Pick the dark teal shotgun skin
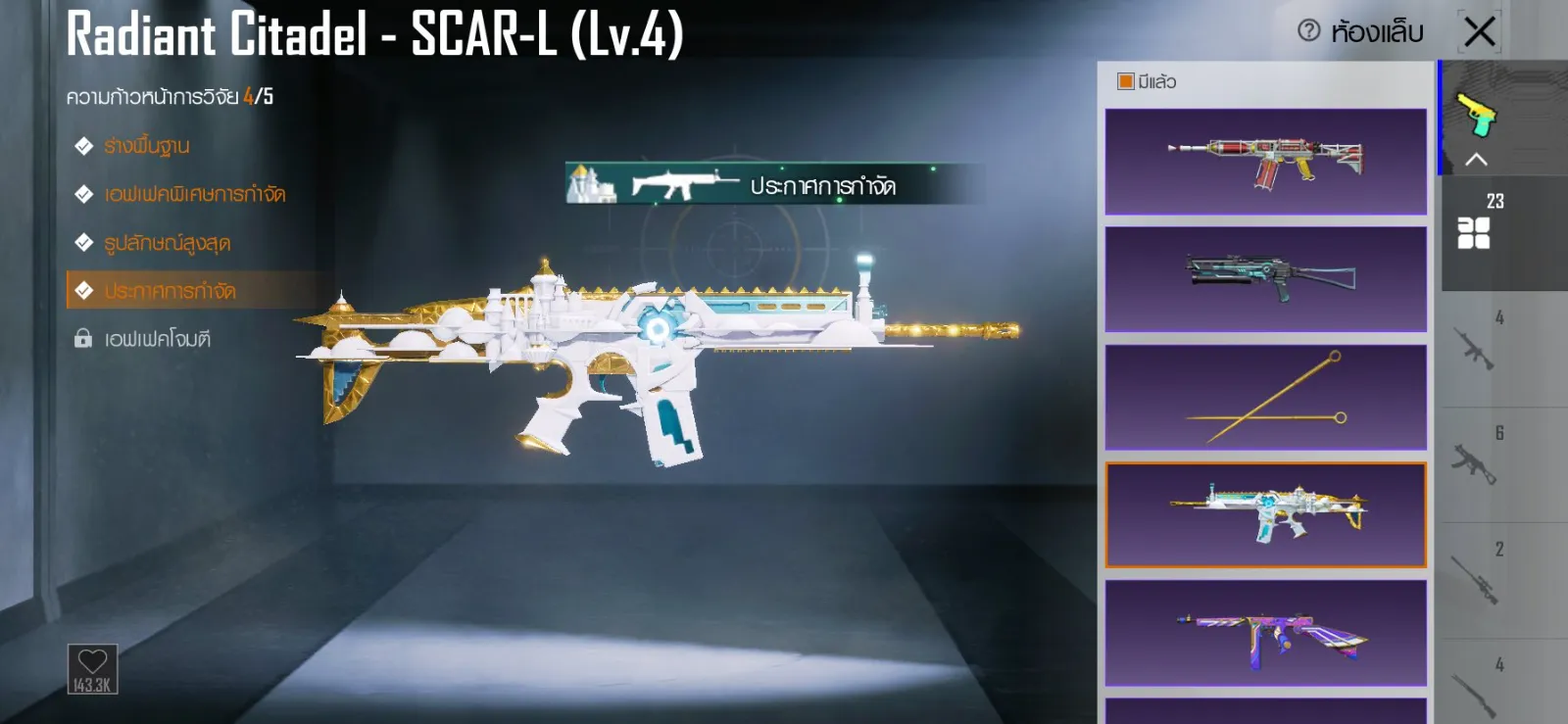Screen dimensions: 1568x724 [x=1265, y=279]
